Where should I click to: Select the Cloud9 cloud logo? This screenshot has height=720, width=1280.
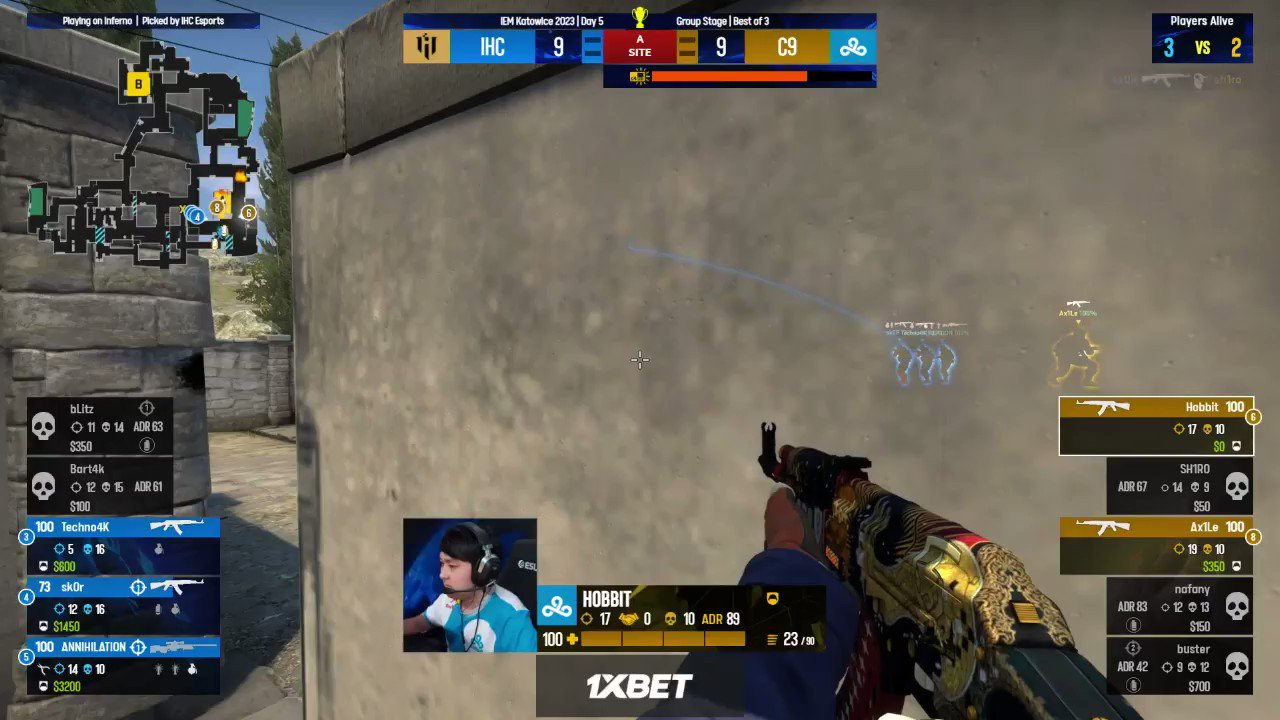[851, 46]
